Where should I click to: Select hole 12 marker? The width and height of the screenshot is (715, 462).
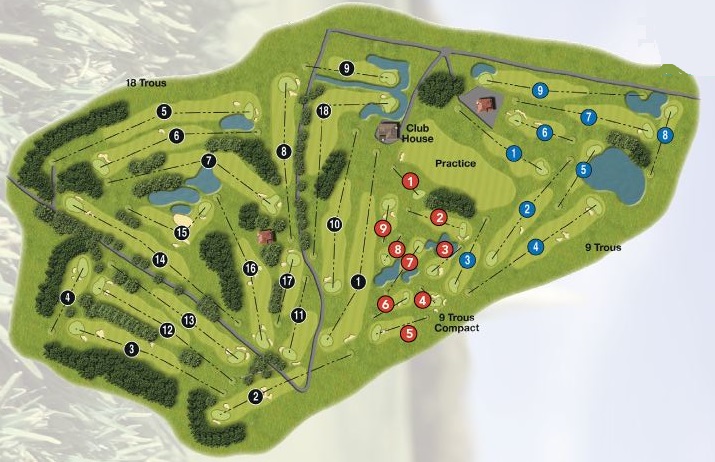click(x=167, y=331)
